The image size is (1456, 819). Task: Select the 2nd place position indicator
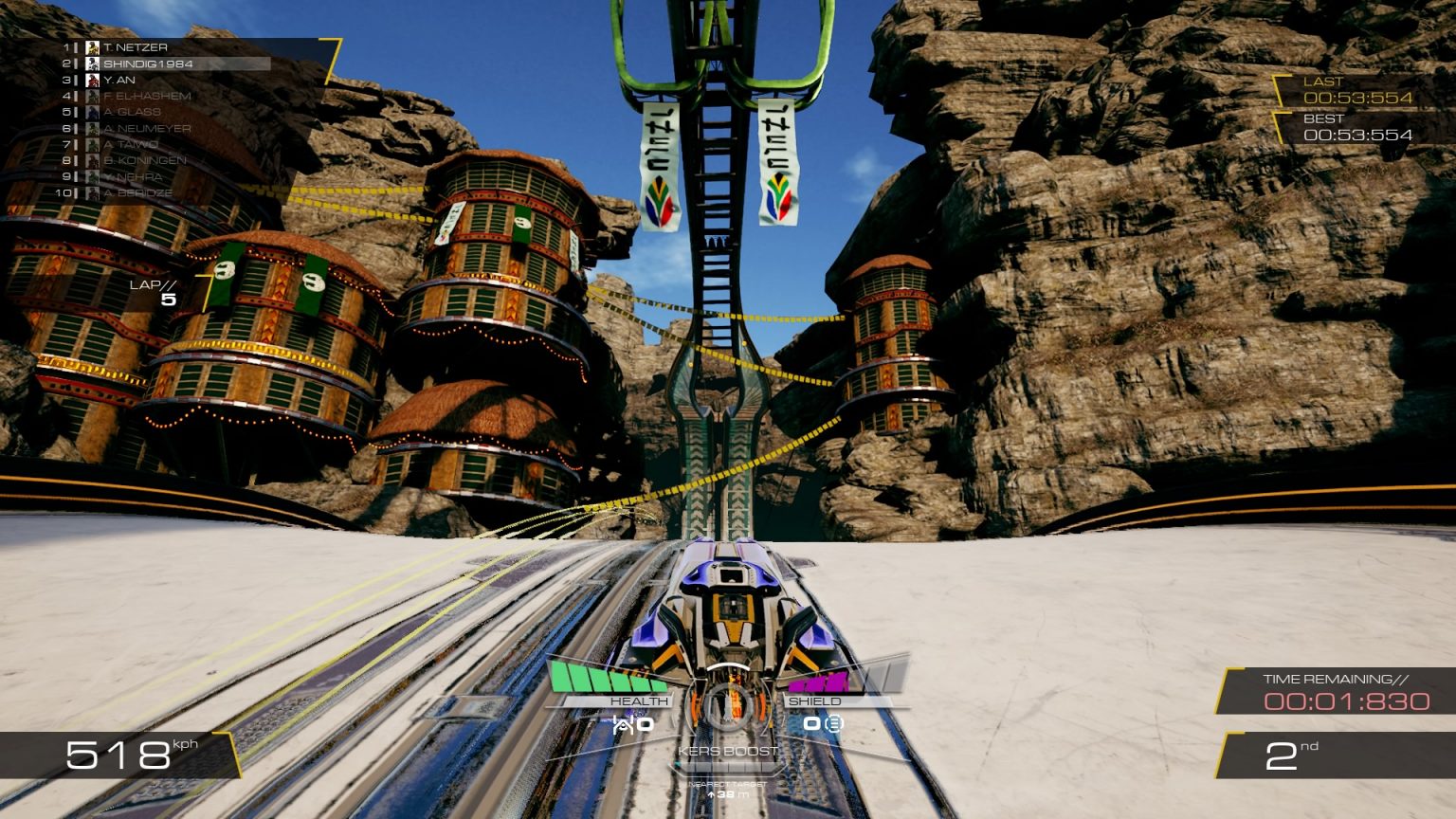pos(1290,755)
